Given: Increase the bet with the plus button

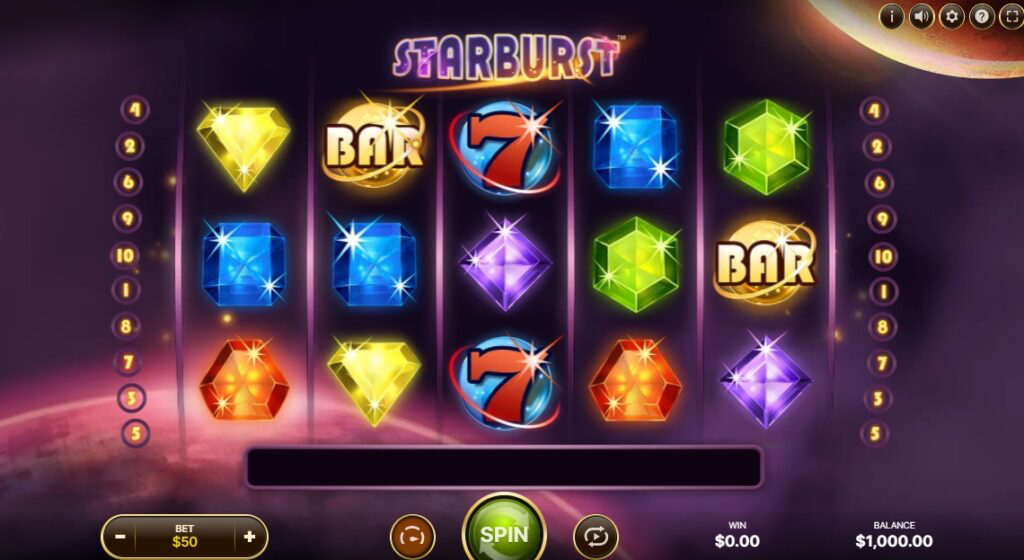Looking at the screenshot, I should [249, 536].
